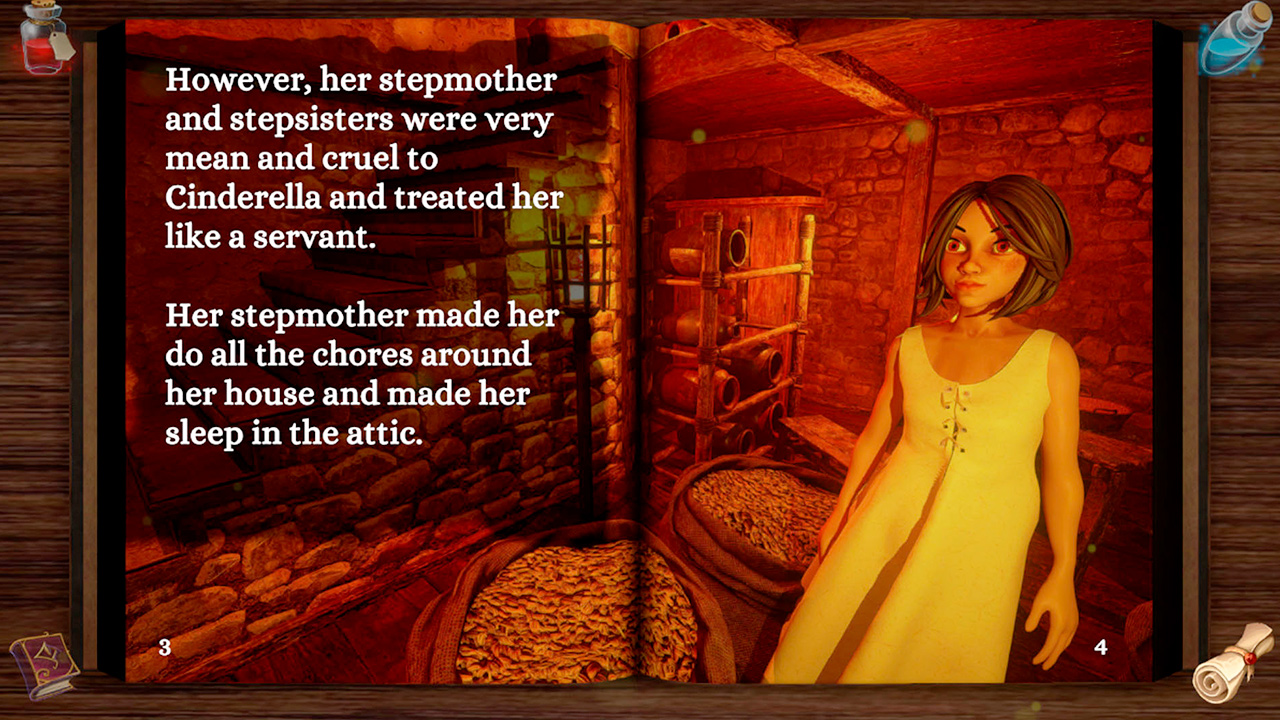Select page number 4

(1100, 647)
